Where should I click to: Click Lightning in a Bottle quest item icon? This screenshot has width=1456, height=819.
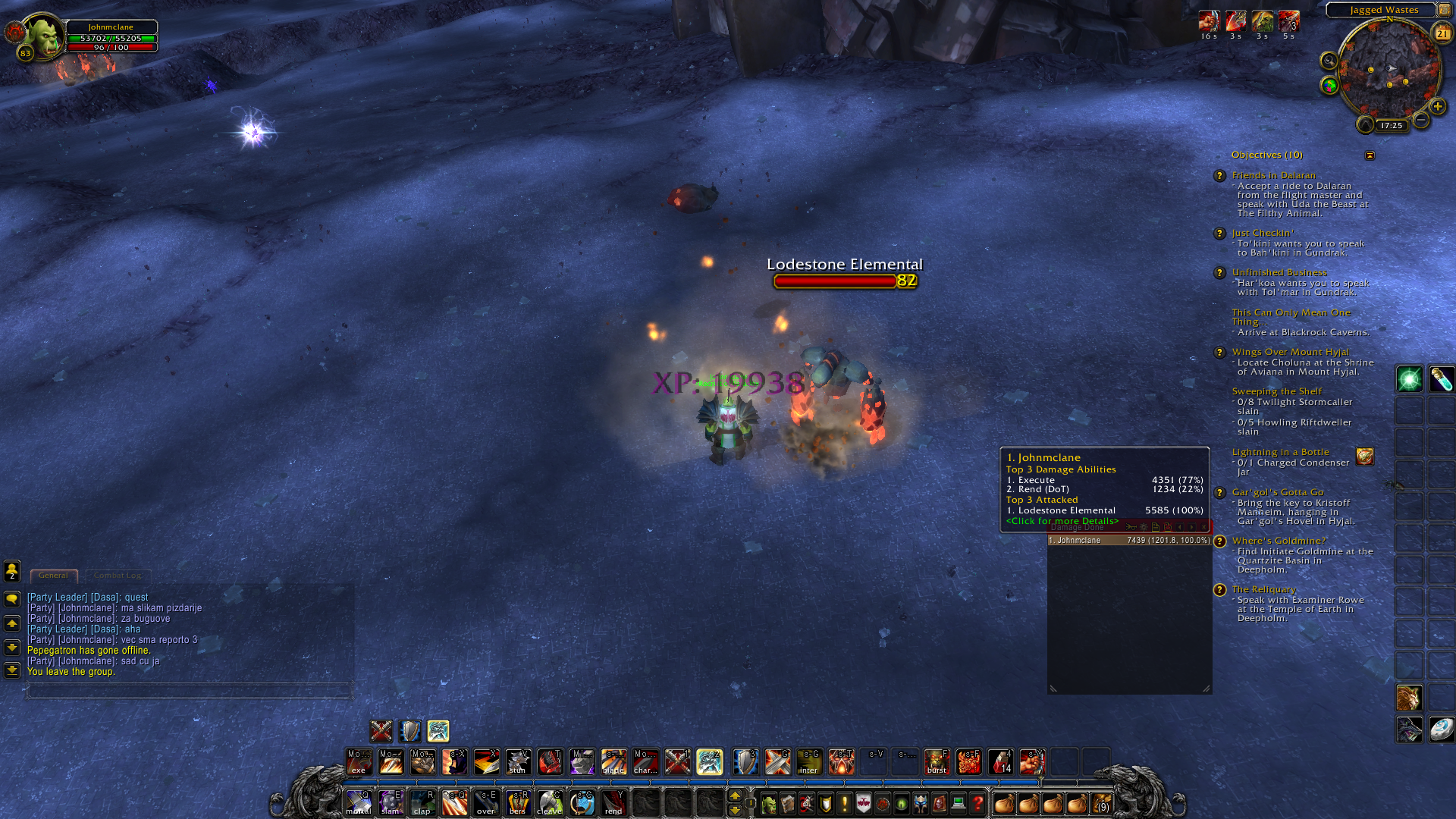pos(1365,457)
